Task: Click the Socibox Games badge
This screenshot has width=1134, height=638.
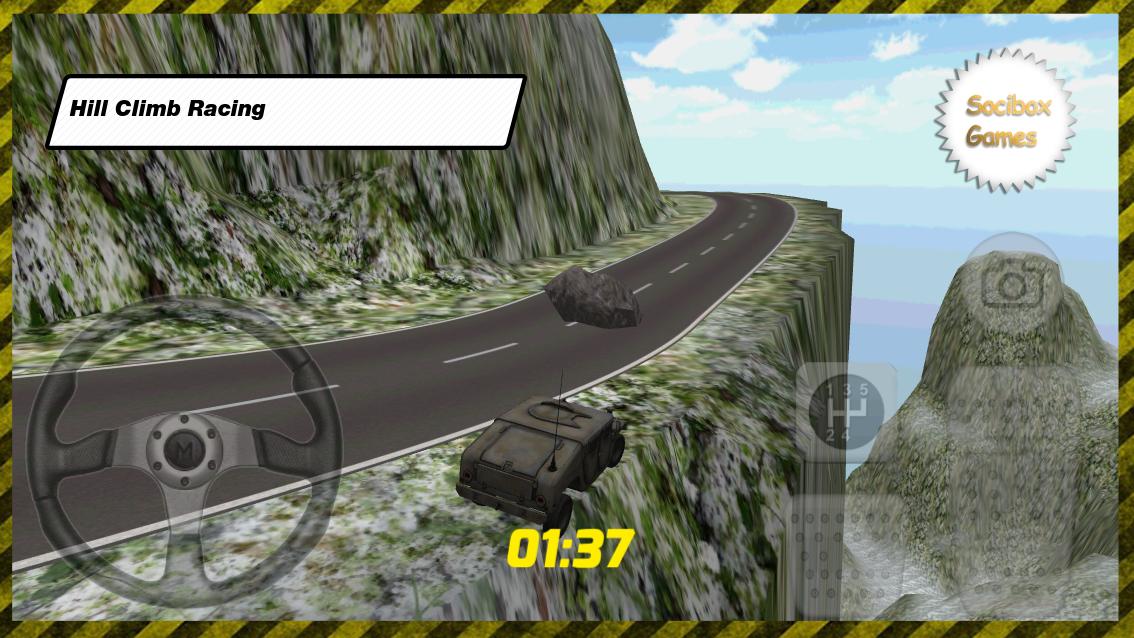Action: click(x=1006, y=120)
